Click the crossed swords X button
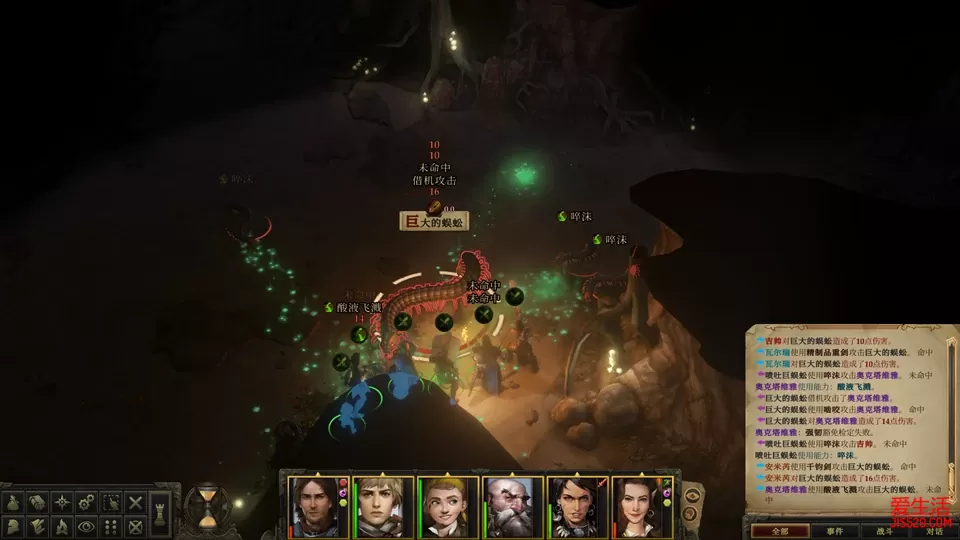This screenshot has height=540, width=960. 136,502
